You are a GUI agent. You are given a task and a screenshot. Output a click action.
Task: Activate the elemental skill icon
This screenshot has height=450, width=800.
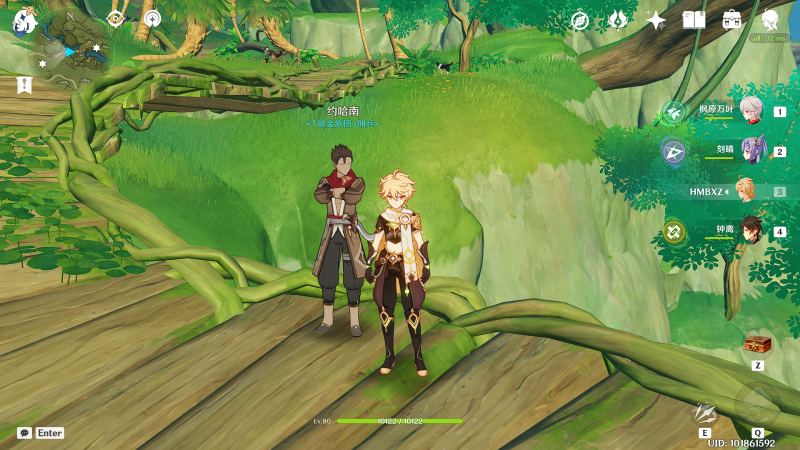pos(706,413)
